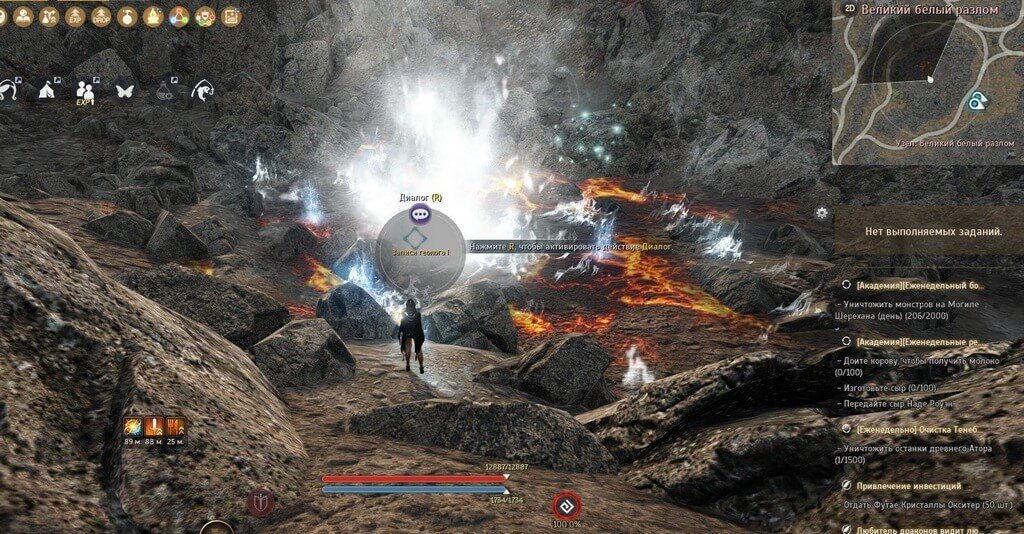
Task: Click the DROP rate boost icon
Action: point(101,17)
